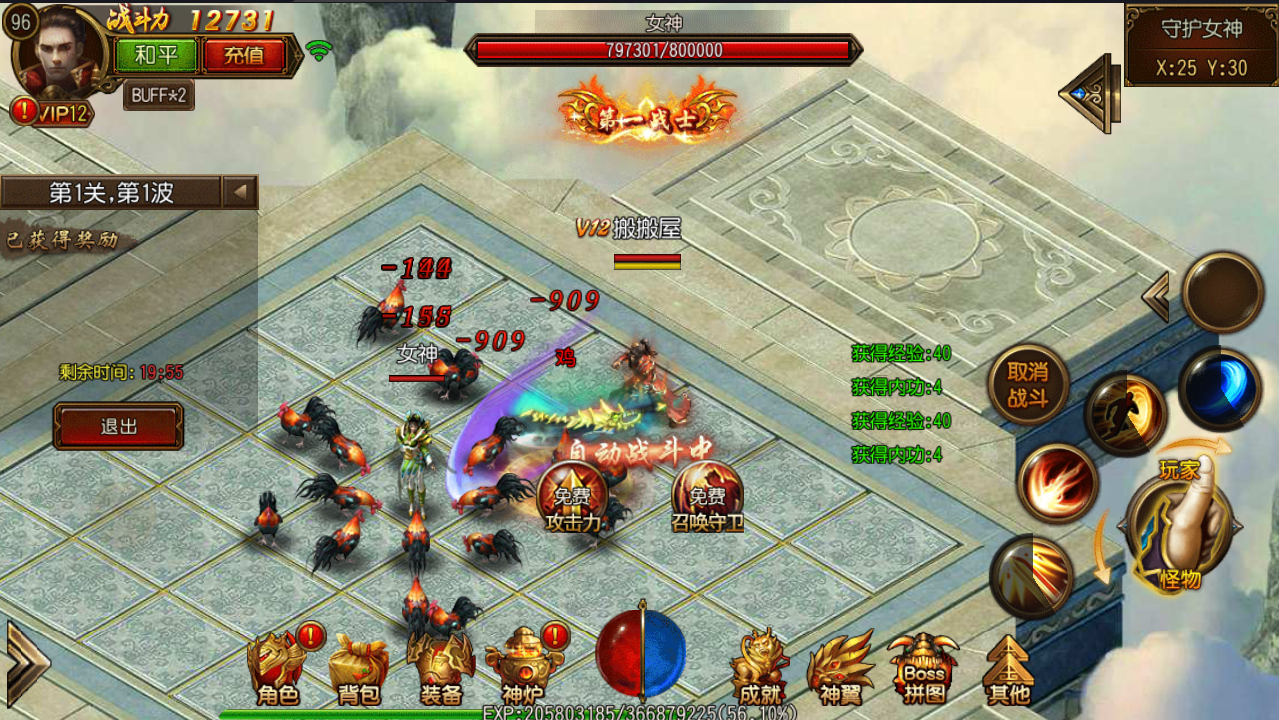This screenshot has height=720, width=1279.
Task: Open the 装备 equipment menu
Action: [x=440, y=667]
